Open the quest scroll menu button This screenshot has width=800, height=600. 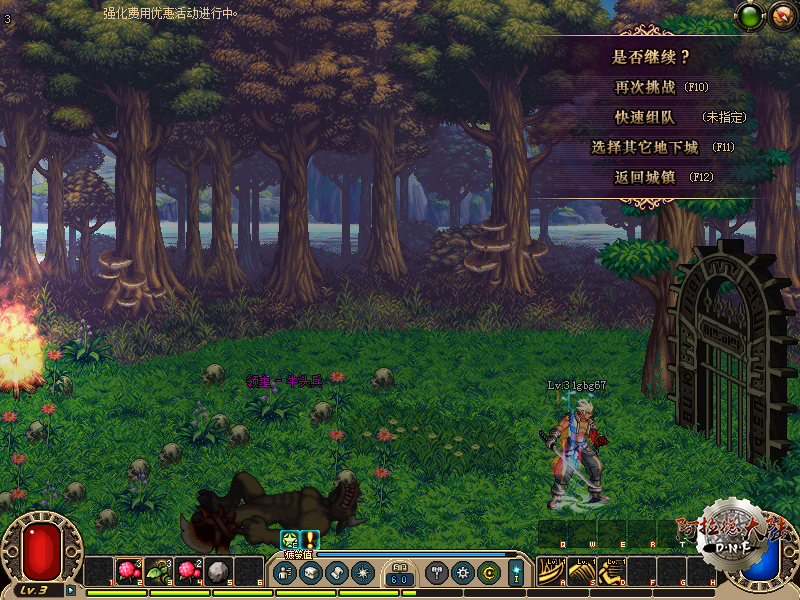(x=336, y=573)
